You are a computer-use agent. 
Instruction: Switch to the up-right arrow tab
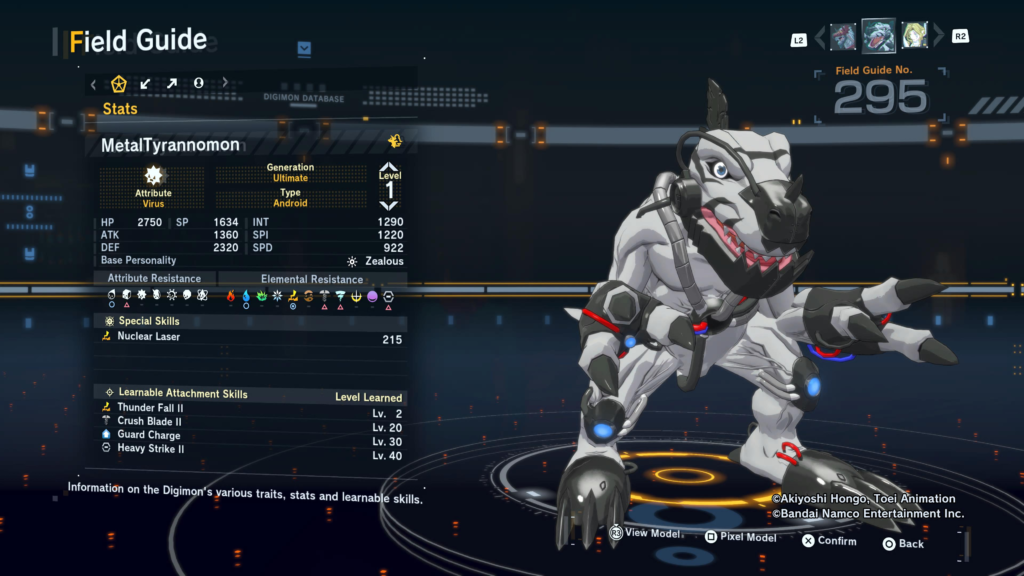(172, 83)
